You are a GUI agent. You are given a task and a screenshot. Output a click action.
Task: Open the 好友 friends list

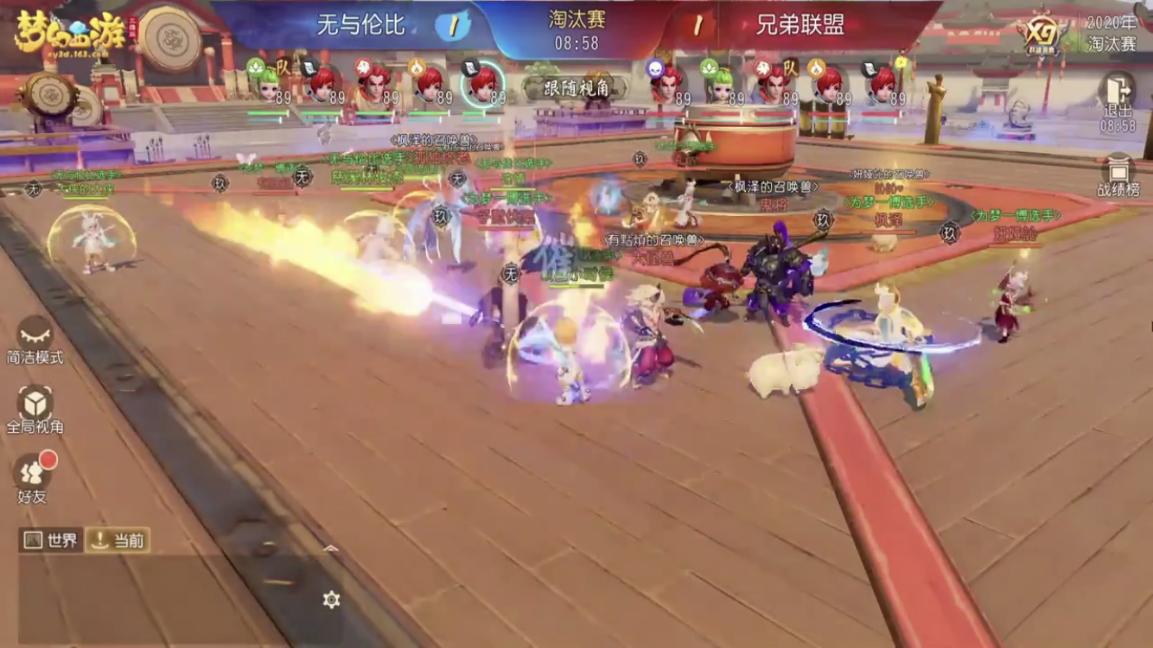(33, 476)
